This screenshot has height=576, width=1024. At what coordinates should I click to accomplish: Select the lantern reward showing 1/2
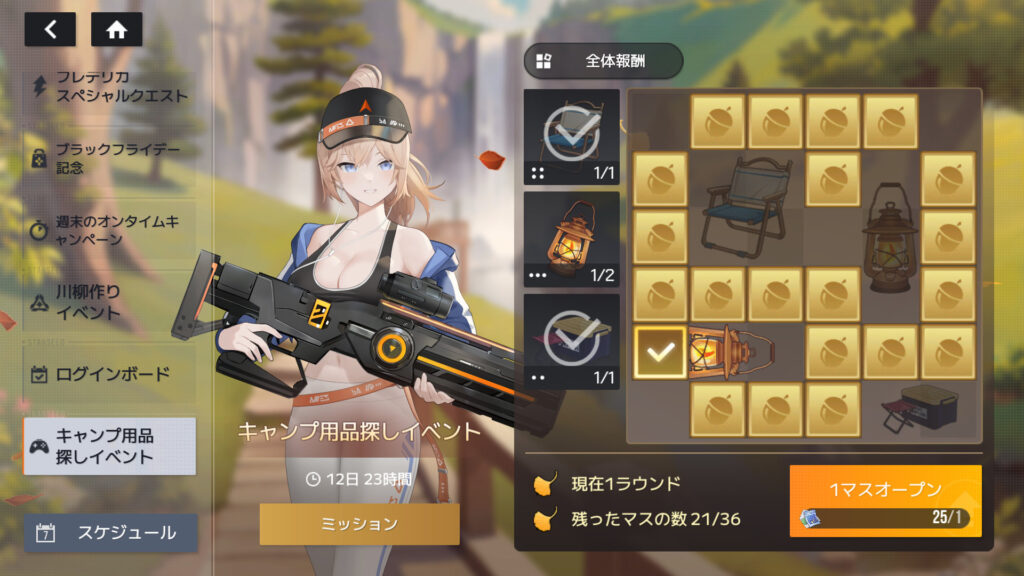572,239
